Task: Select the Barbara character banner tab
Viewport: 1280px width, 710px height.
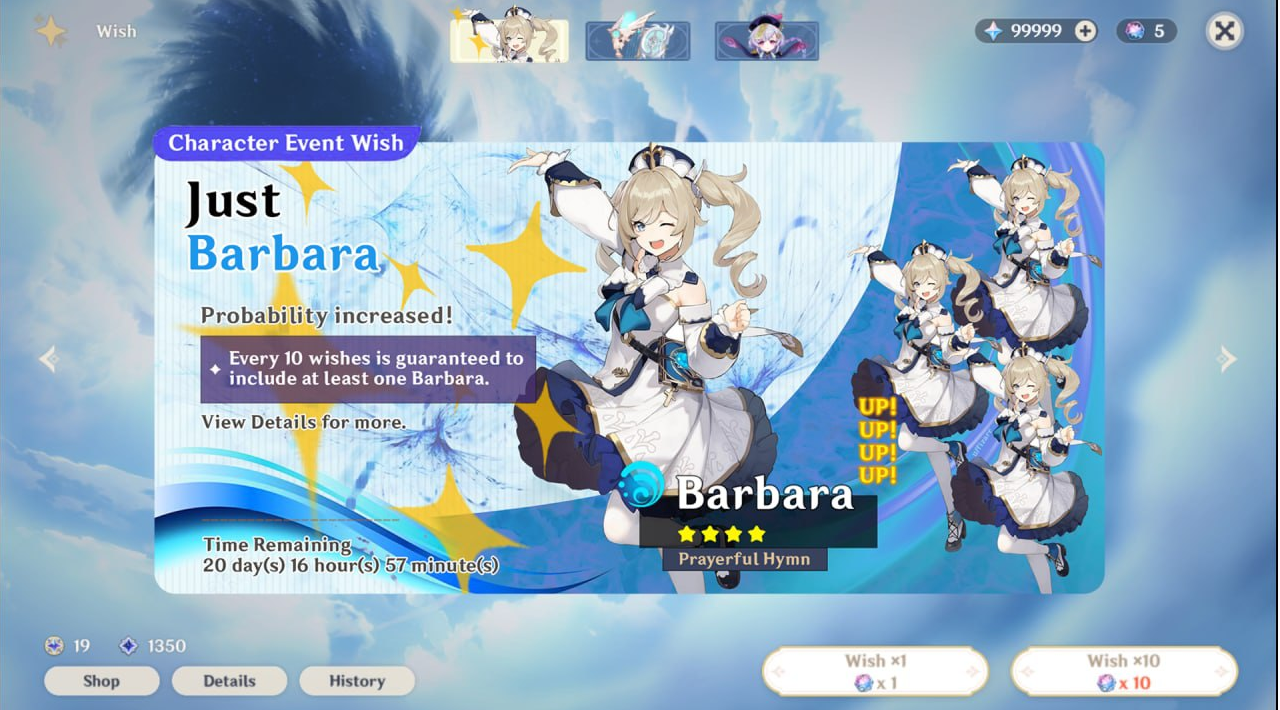Action: pos(509,40)
